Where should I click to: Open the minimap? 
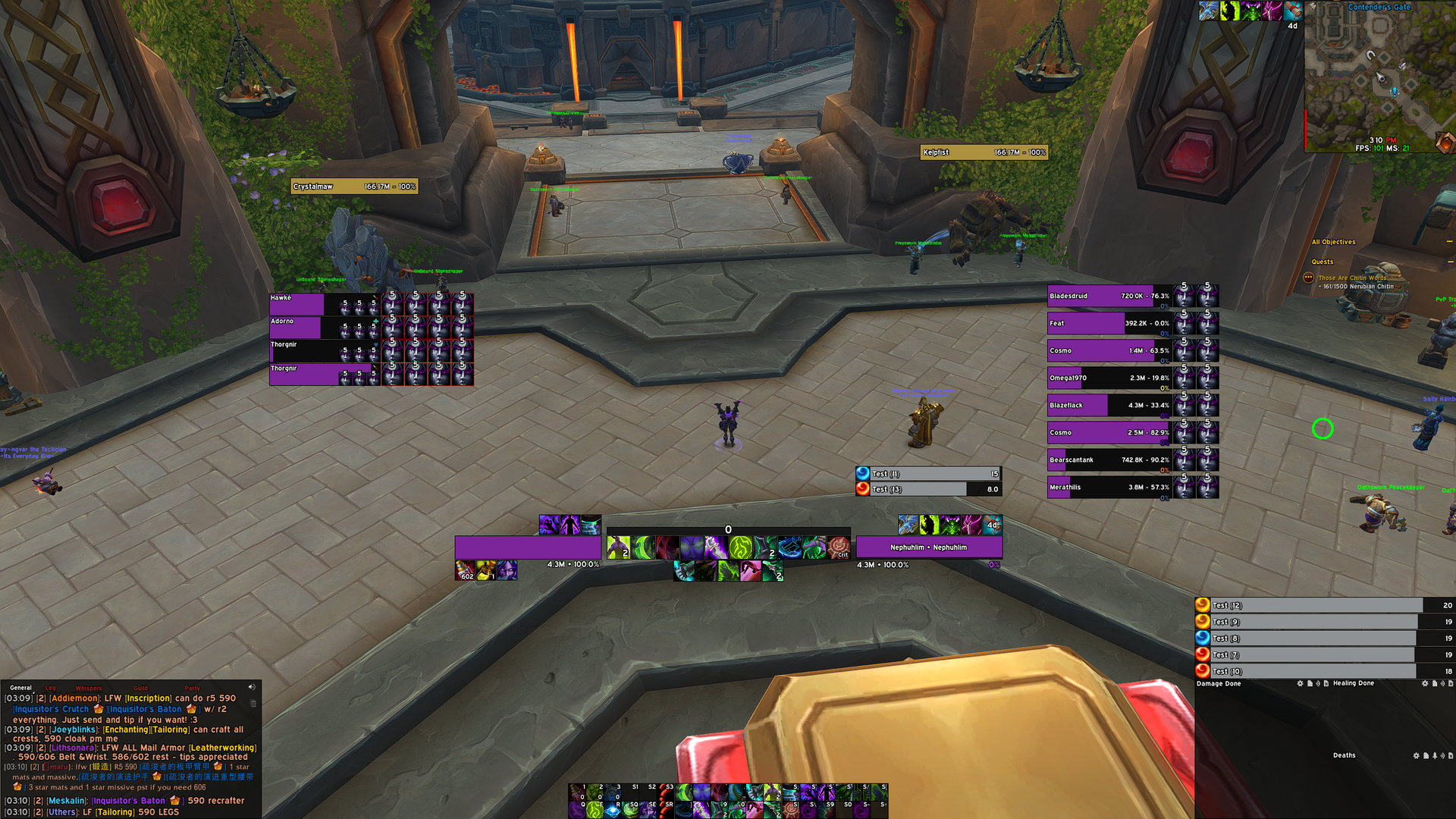tap(1379, 76)
